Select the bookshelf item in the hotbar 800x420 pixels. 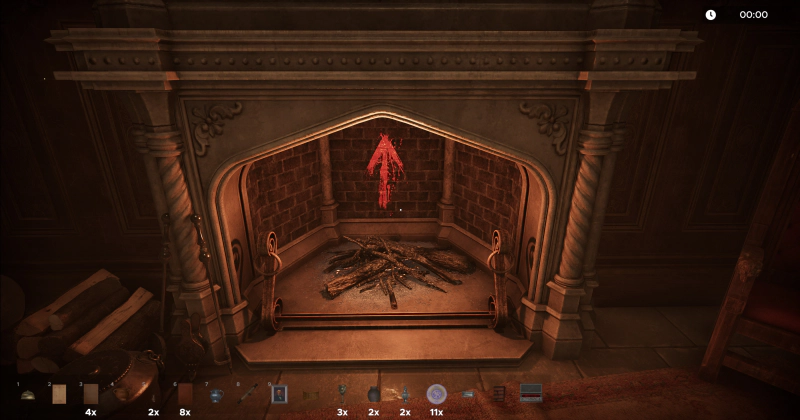point(499,394)
